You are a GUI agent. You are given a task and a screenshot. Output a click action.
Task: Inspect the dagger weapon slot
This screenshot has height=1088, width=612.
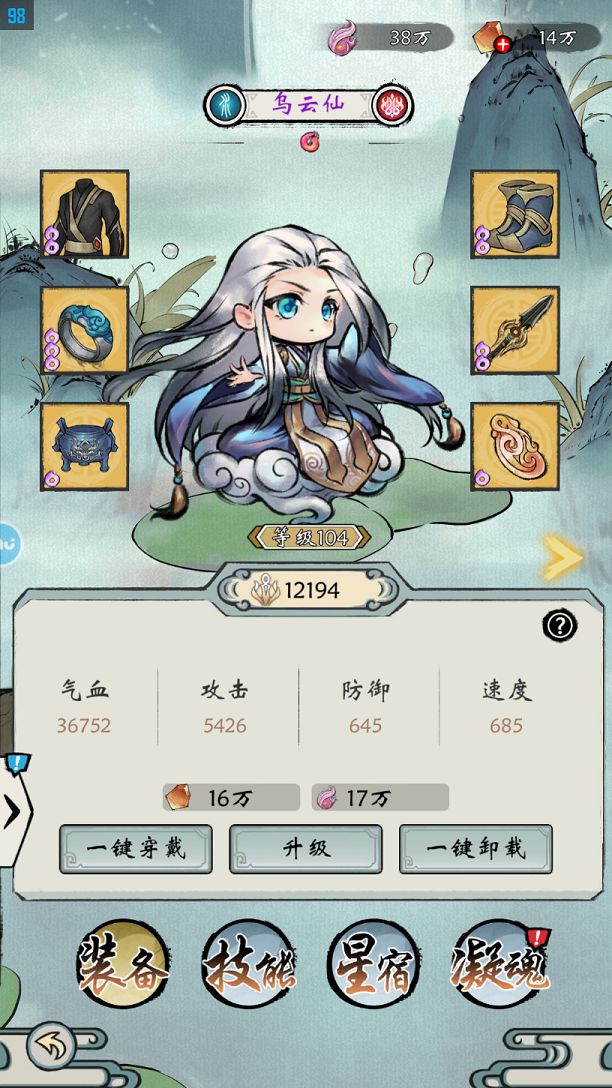515,330
